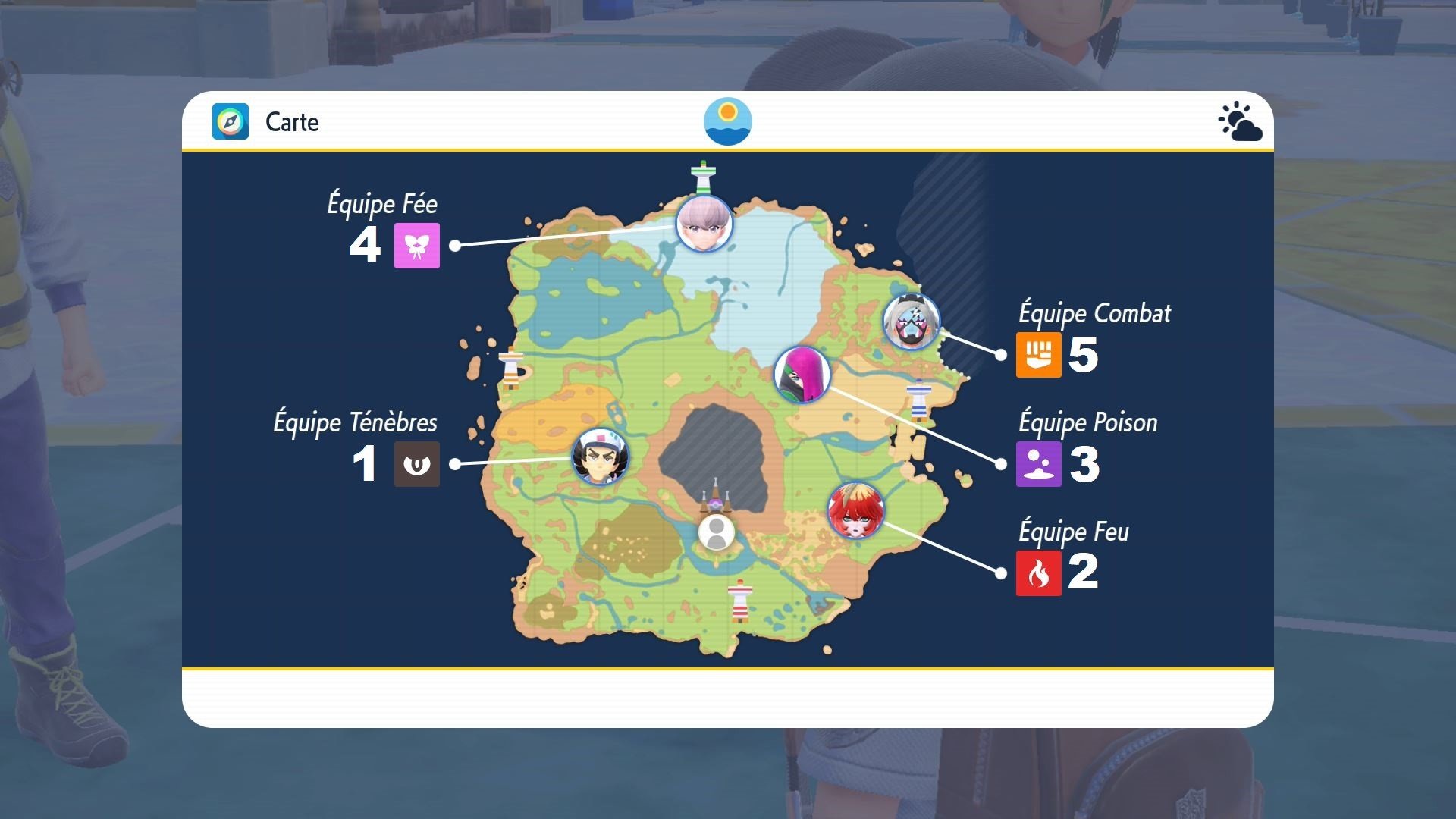The height and width of the screenshot is (819, 1456).
Task: Click the sunny weather icon at top center
Action: 727,121
